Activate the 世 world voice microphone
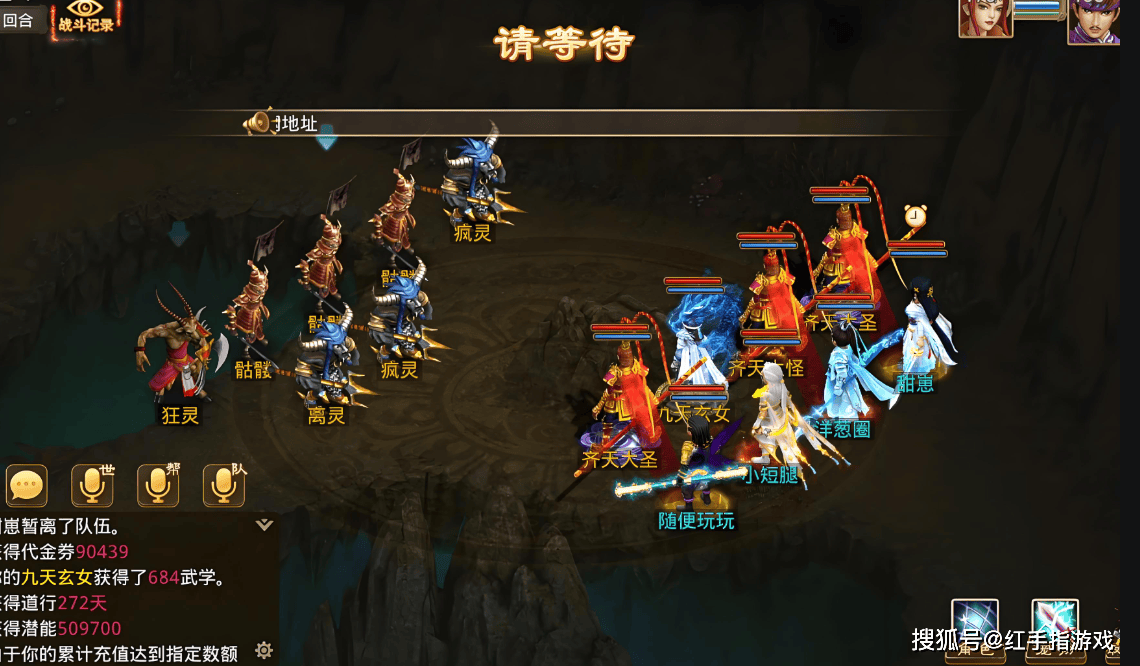Viewport: 1140px width, 666px height. [x=92, y=486]
